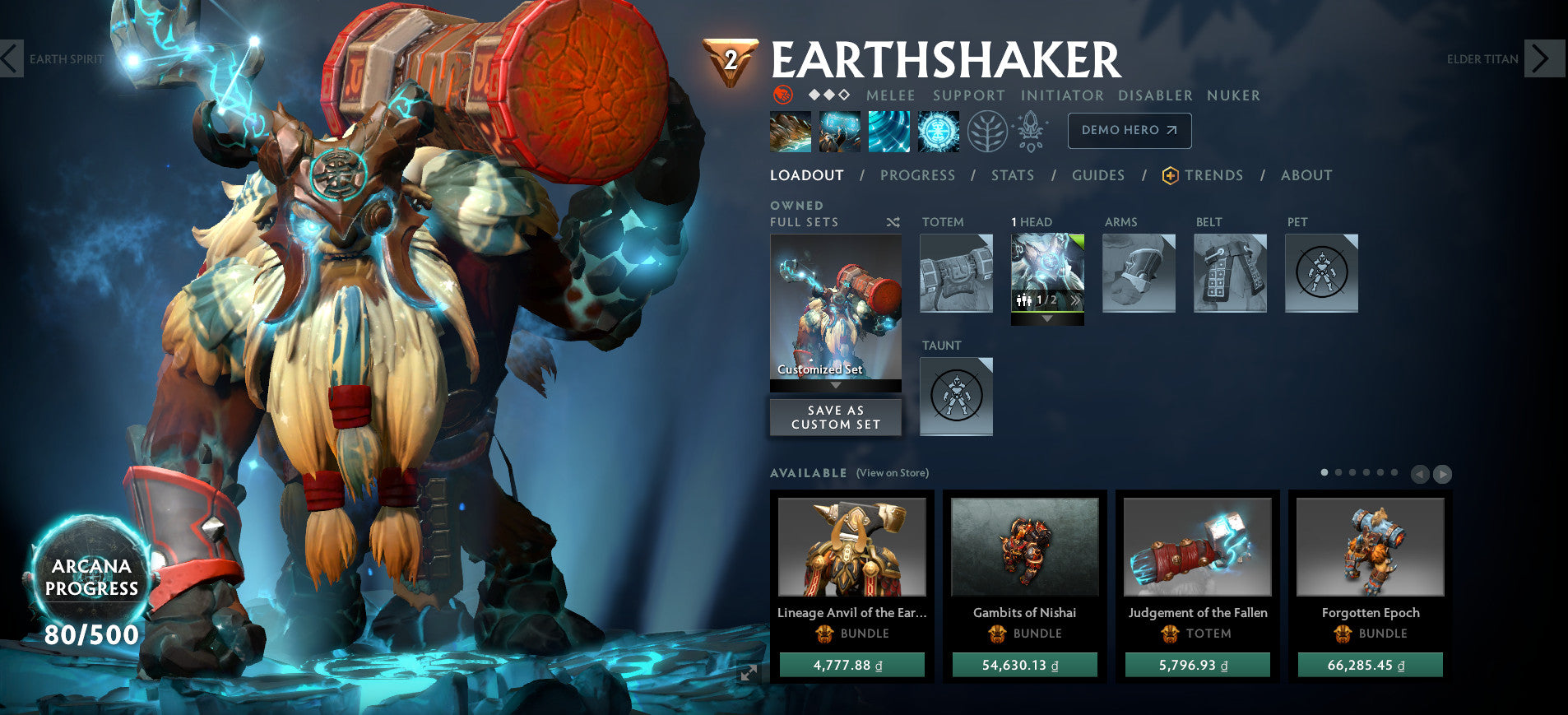This screenshot has height=715, width=1568.
Task: Open the View on Store link
Action: pyautogui.click(x=892, y=473)
